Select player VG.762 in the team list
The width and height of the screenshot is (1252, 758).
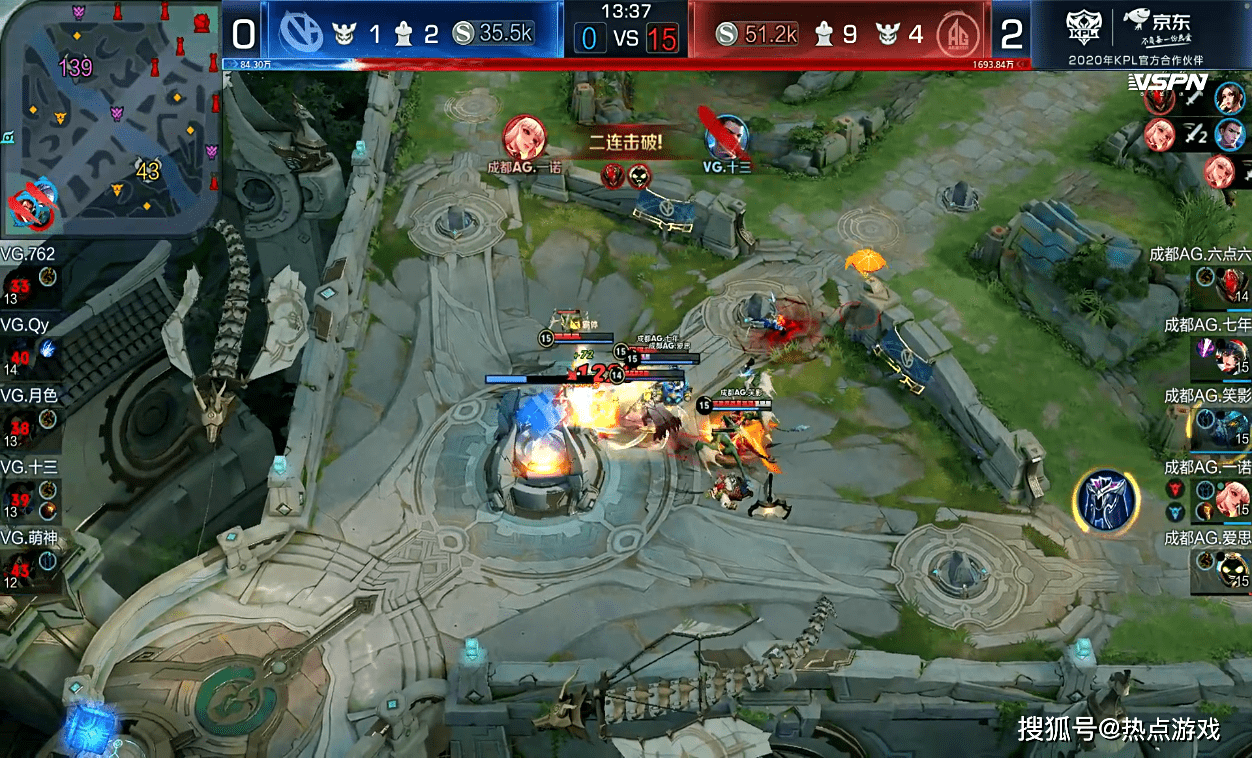click(x=28, y=272)
